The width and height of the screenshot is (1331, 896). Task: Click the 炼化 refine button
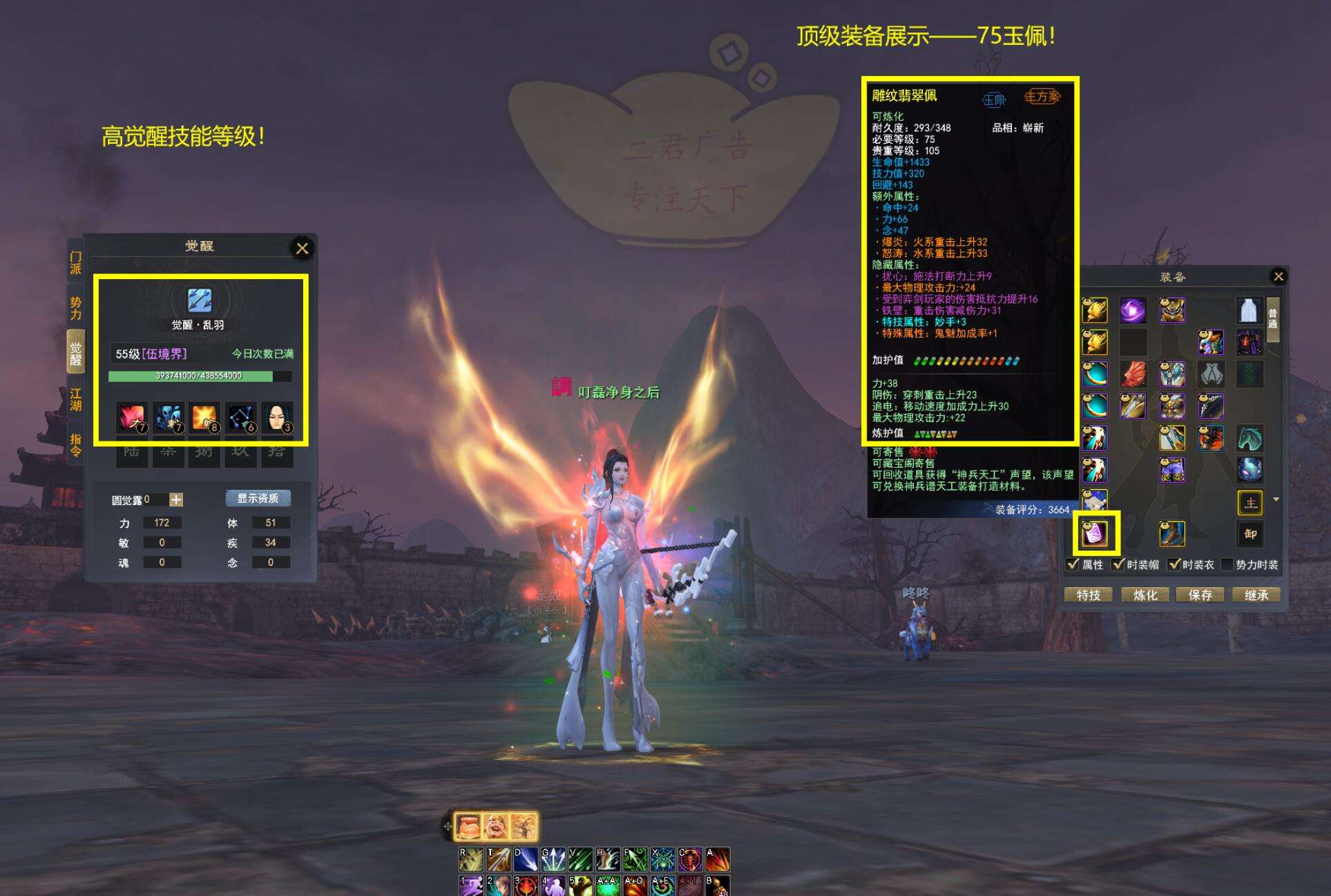1145,595
